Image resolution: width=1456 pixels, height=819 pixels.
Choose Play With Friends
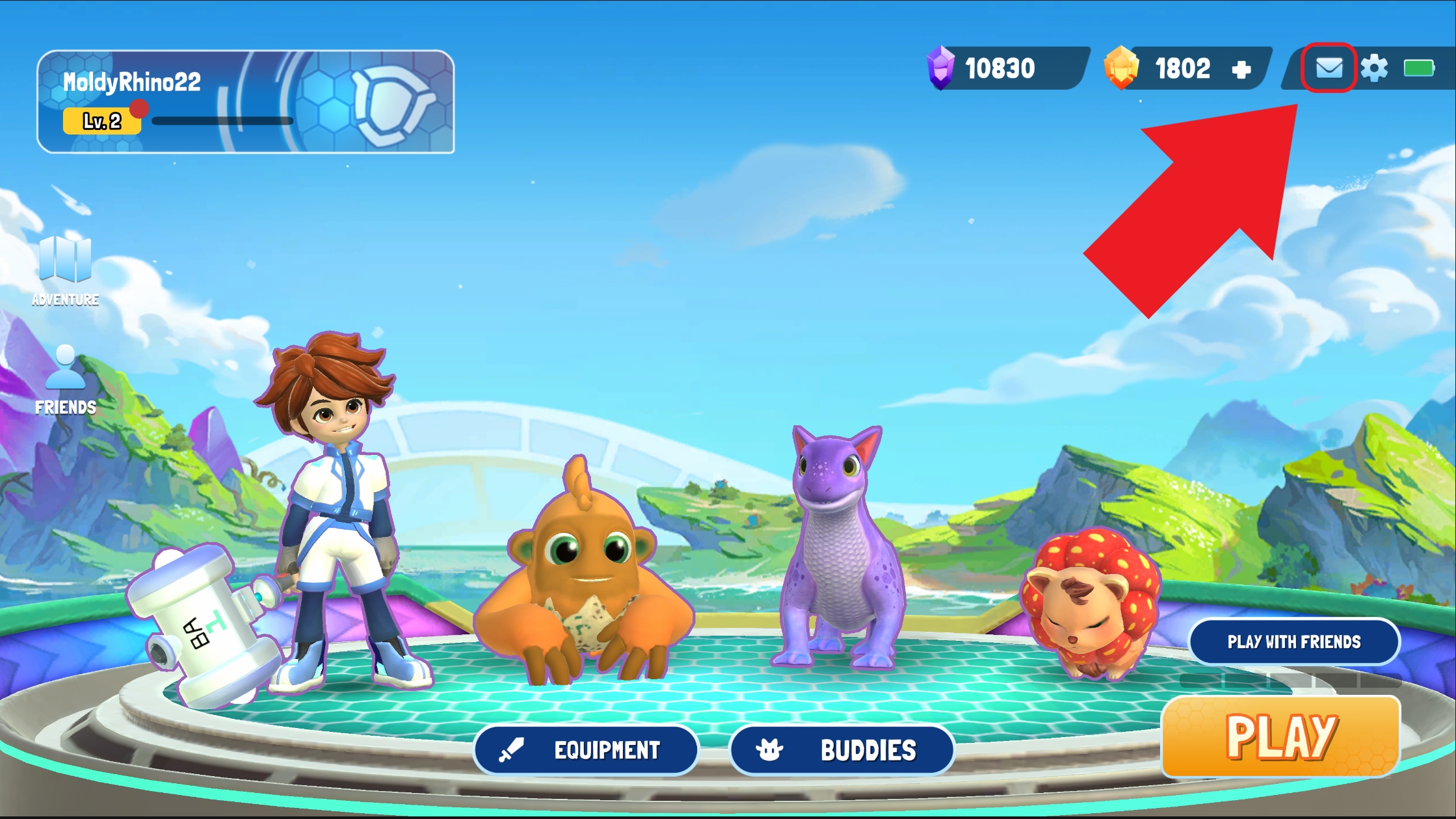[x=1293, y=642]
